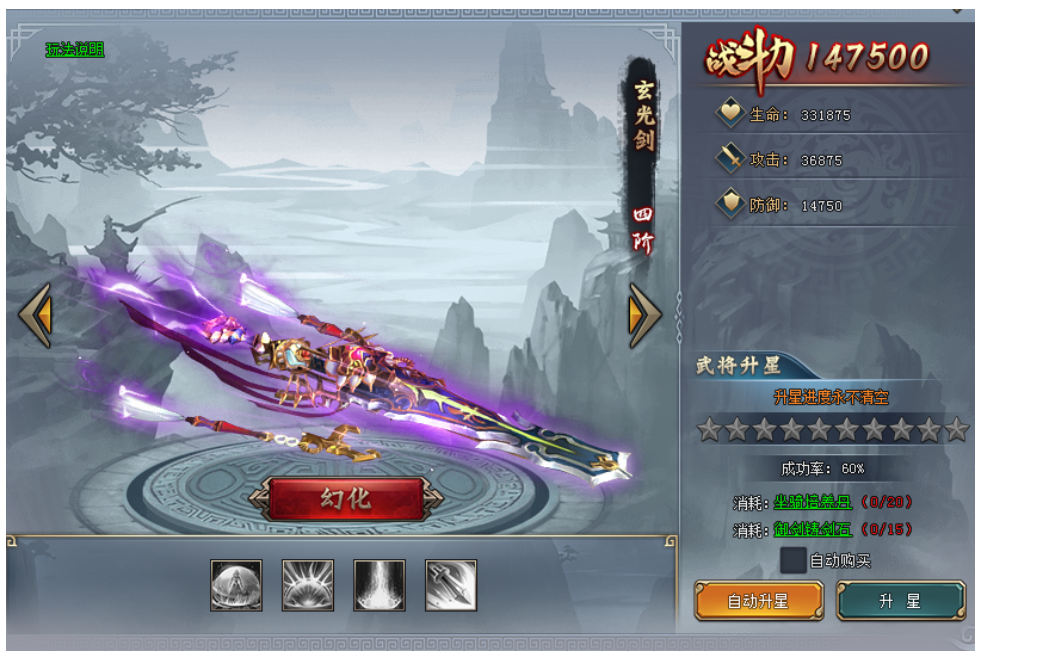Open the 御剑铸剑石 material link
Image resolution: width=1057 pixels, height=655 pixels.
click(812, 529)
